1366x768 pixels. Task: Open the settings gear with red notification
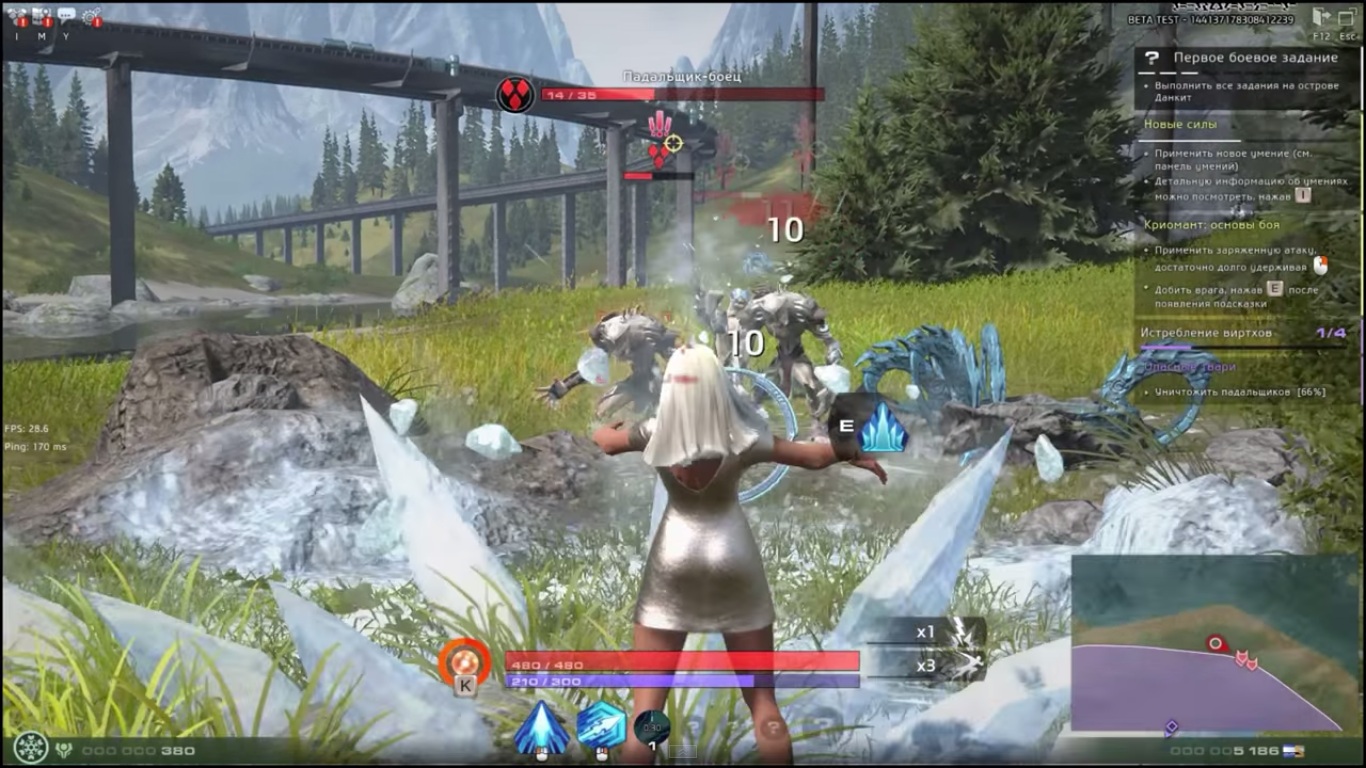click(91, 16)
